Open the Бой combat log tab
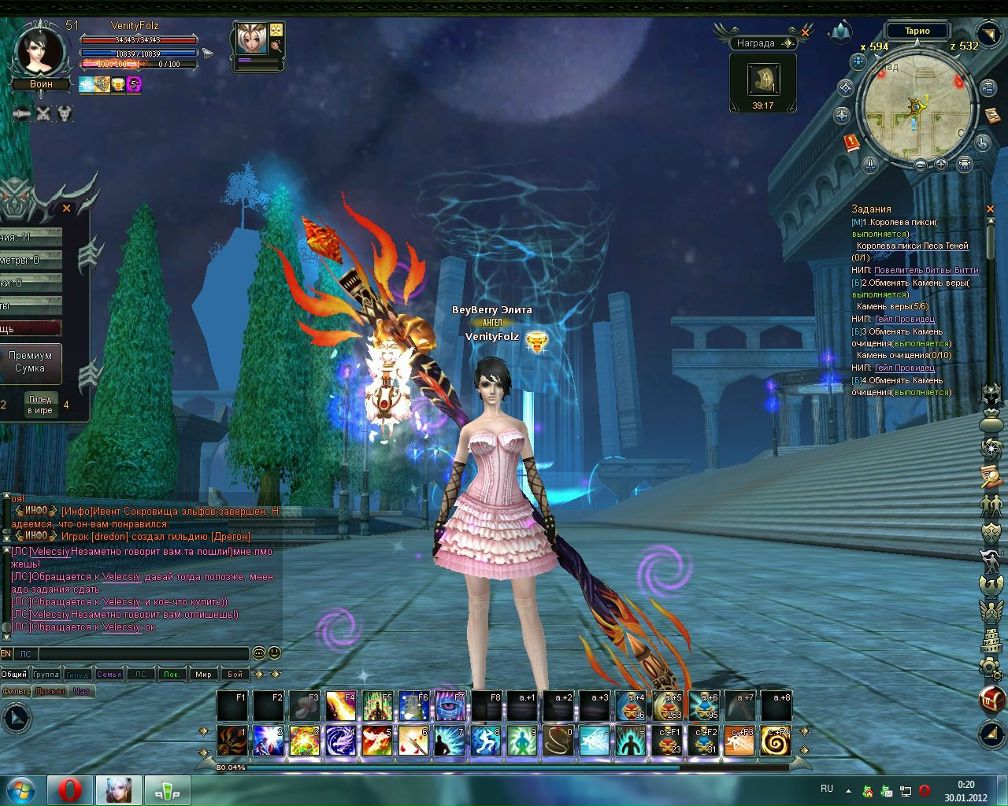Viewport: 1008px width, 806px height. coord(234,674)
